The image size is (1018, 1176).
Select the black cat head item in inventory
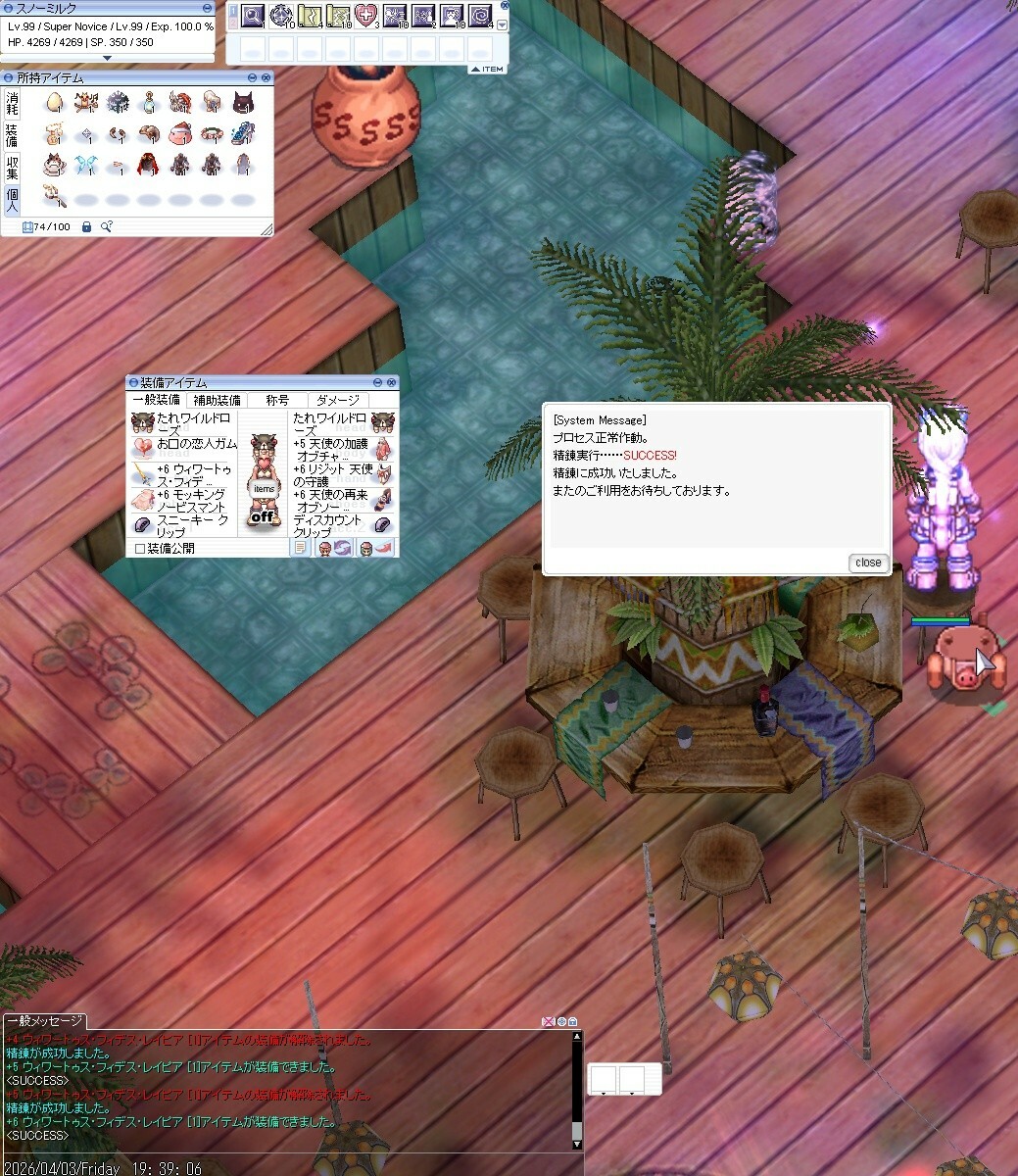[242, 102]
